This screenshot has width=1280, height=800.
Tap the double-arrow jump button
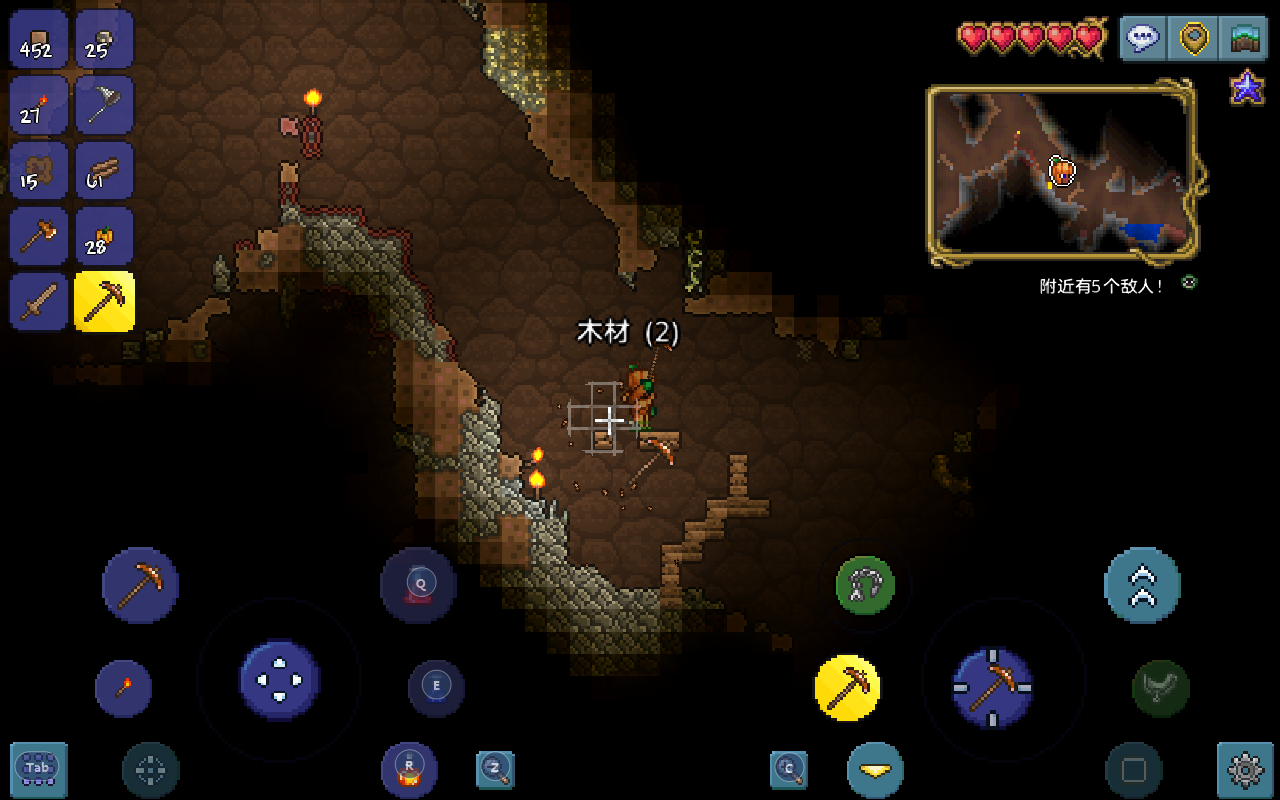tap(1142, 586)
